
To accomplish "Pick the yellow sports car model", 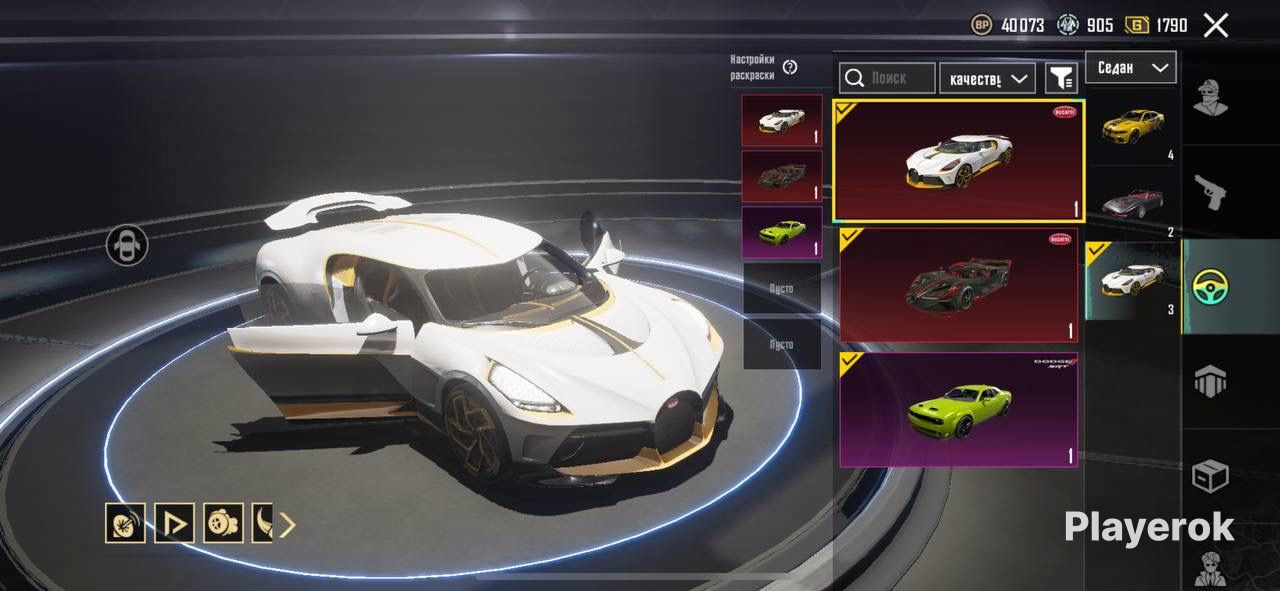I will coord(1131,126).
